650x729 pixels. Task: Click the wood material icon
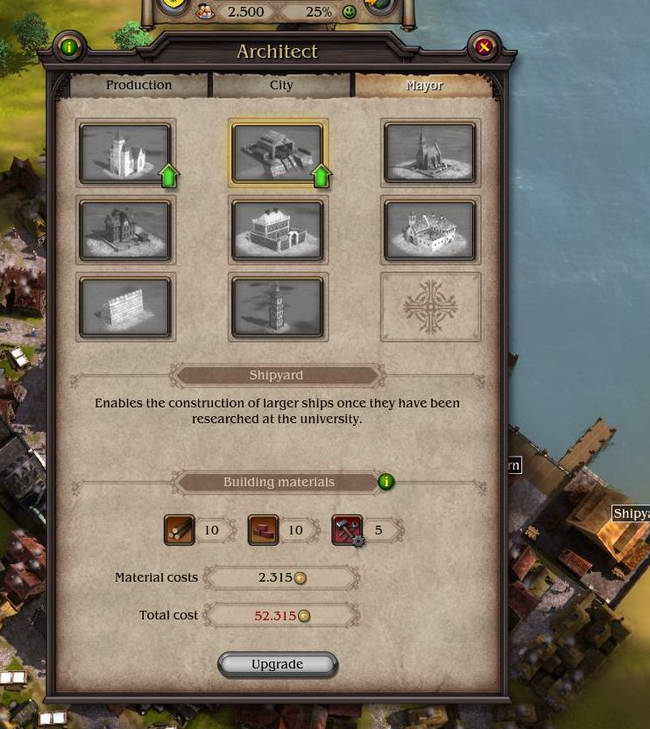pos(179,530)
